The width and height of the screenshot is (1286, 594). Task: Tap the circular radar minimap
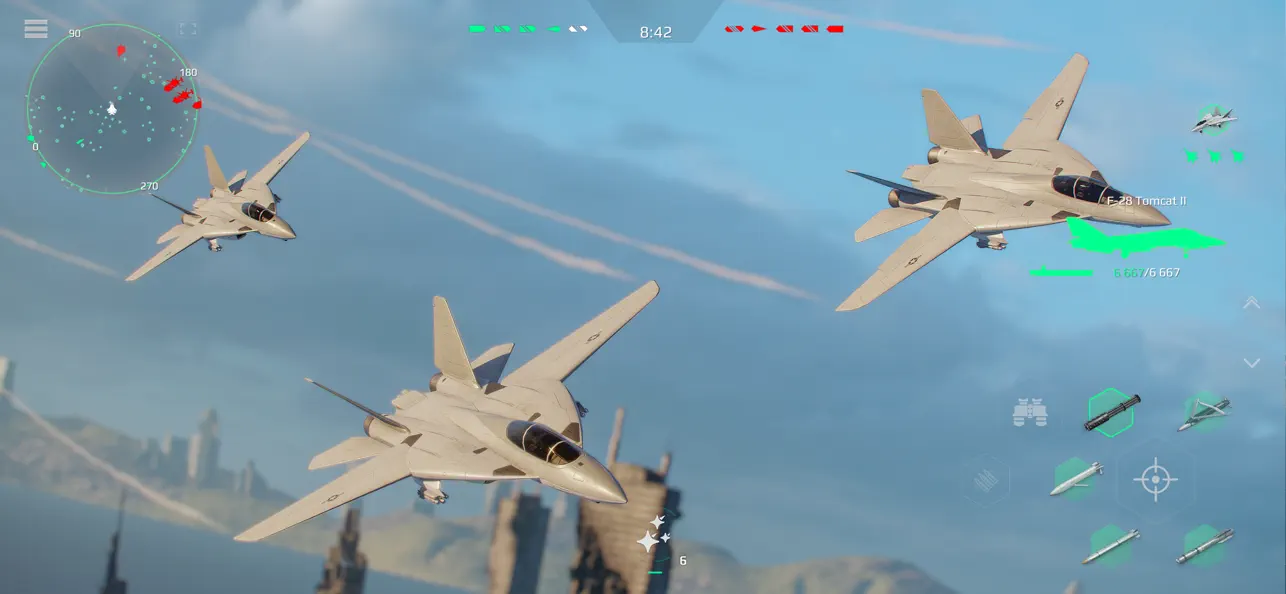[x=112, y=110]
